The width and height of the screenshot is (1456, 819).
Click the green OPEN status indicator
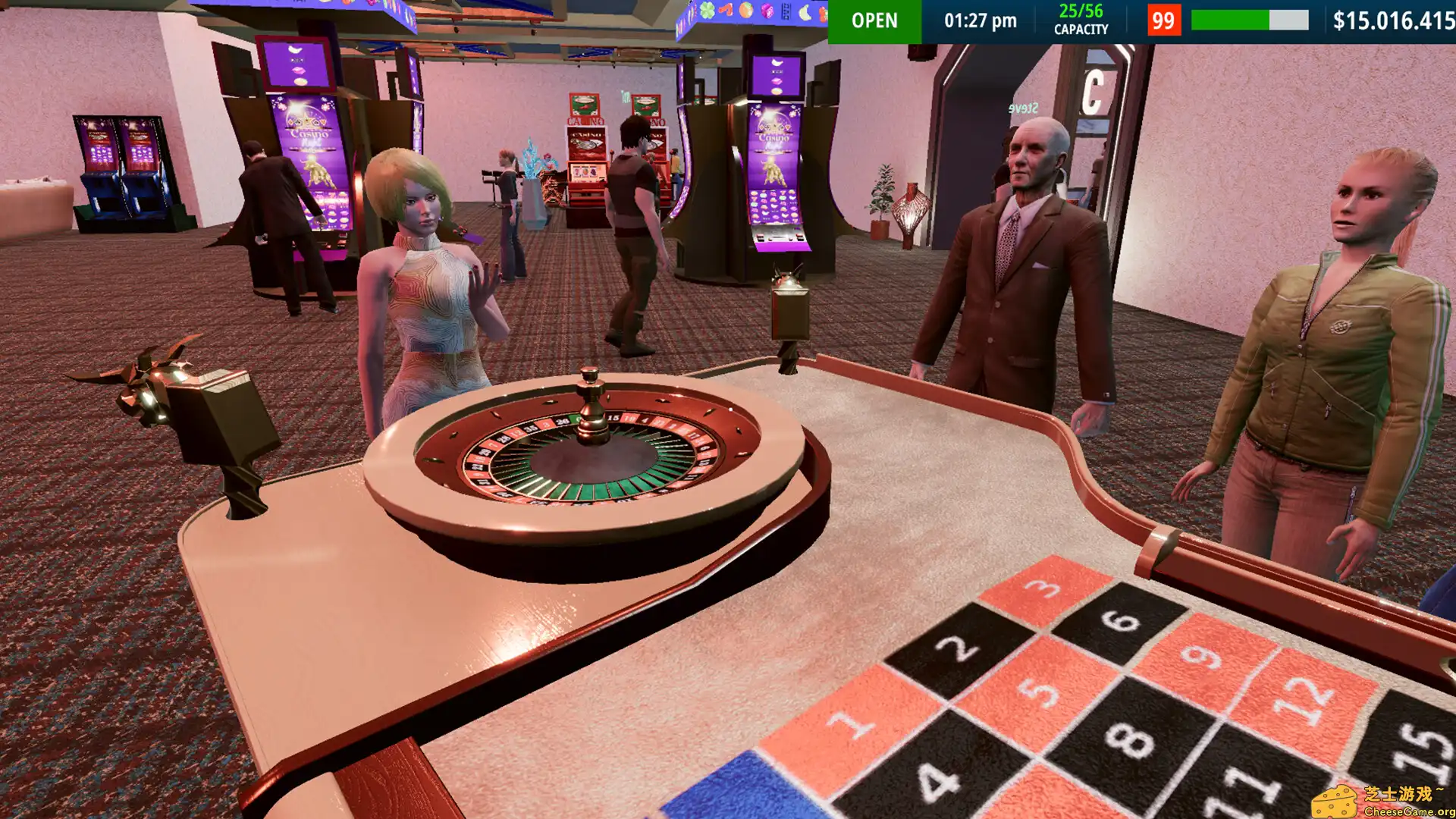point(875,21)
